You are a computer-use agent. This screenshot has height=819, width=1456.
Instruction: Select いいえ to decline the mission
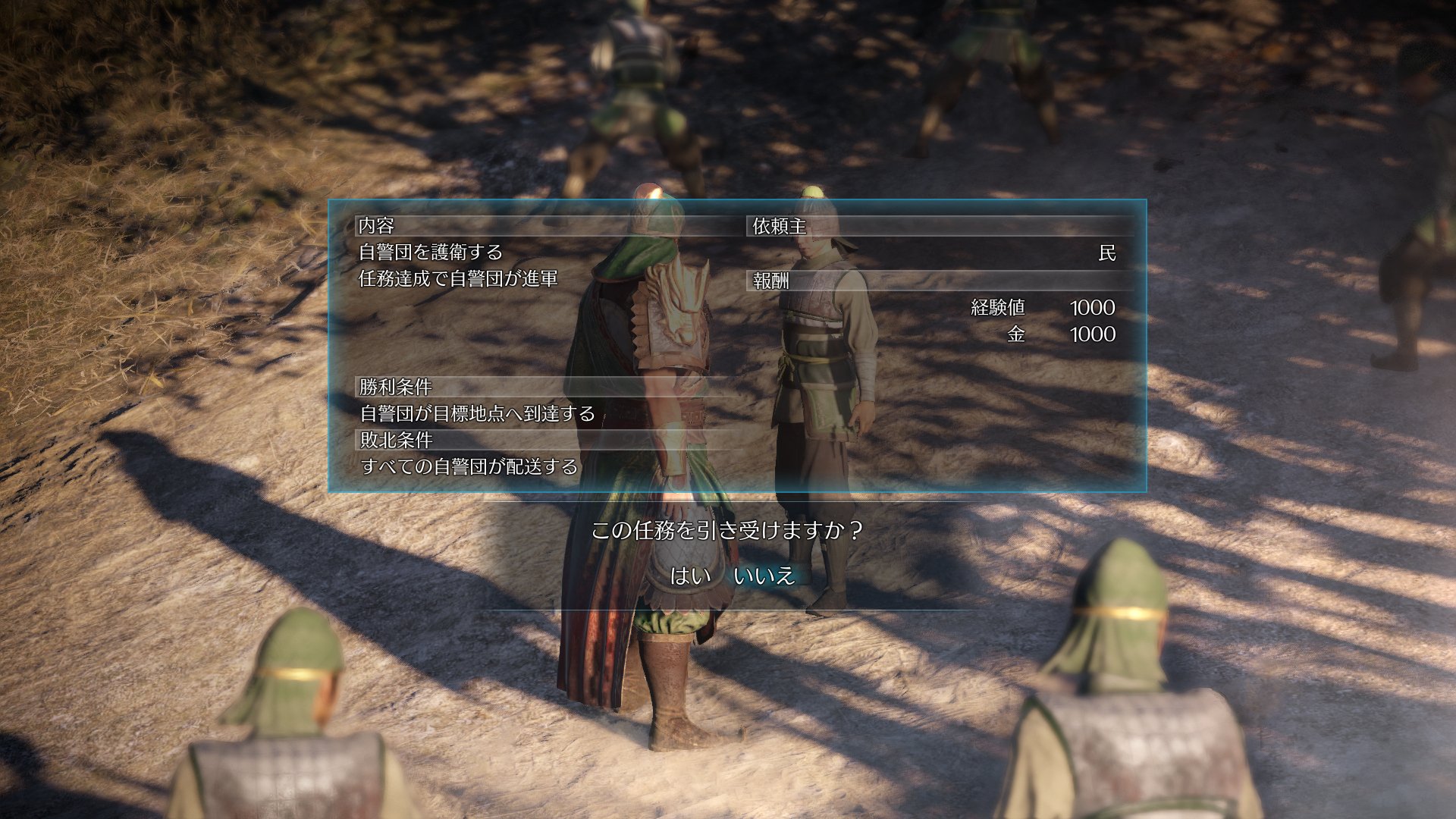(767, 577)
